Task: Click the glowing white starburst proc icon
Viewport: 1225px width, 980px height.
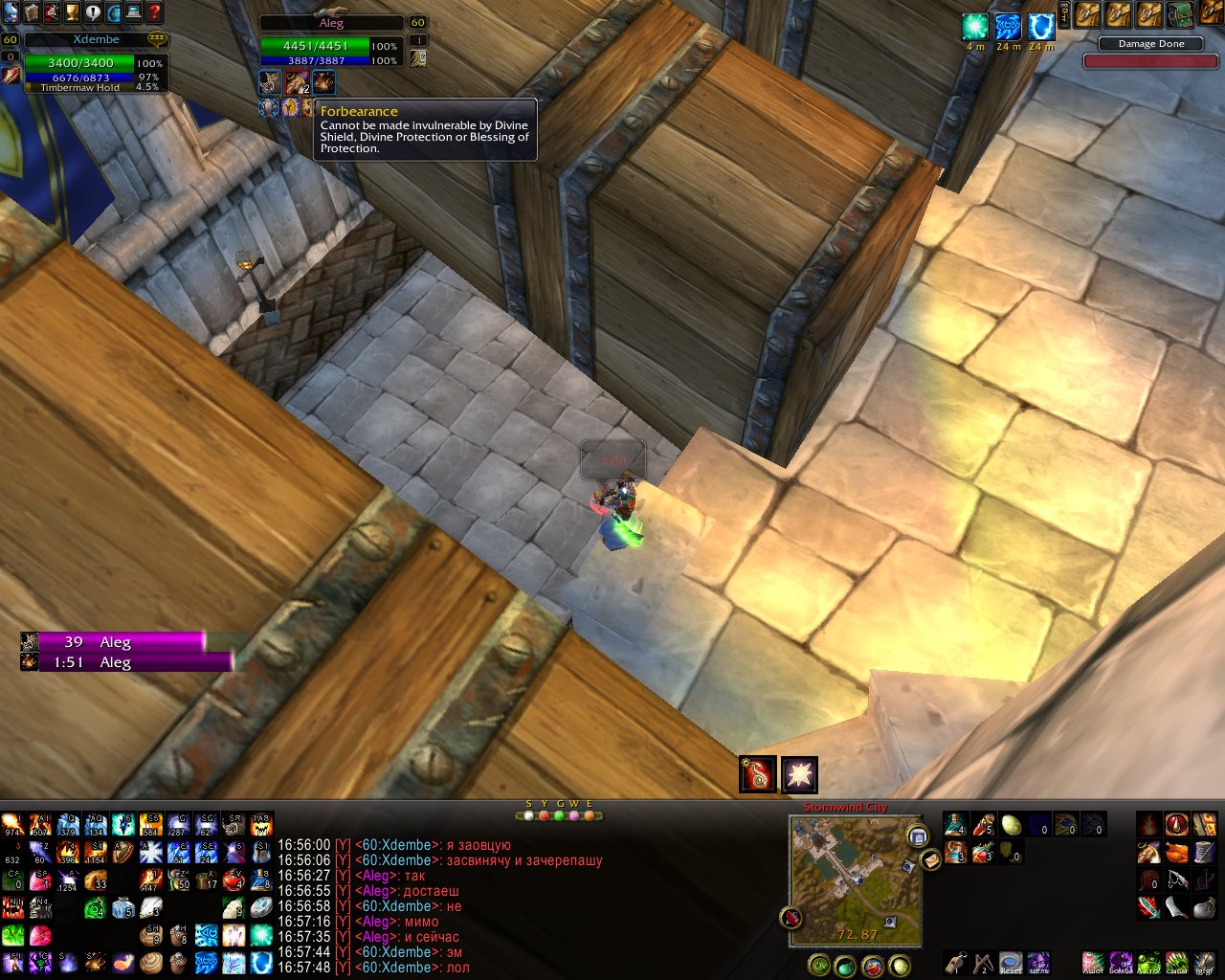Action: tap(799, 773)
